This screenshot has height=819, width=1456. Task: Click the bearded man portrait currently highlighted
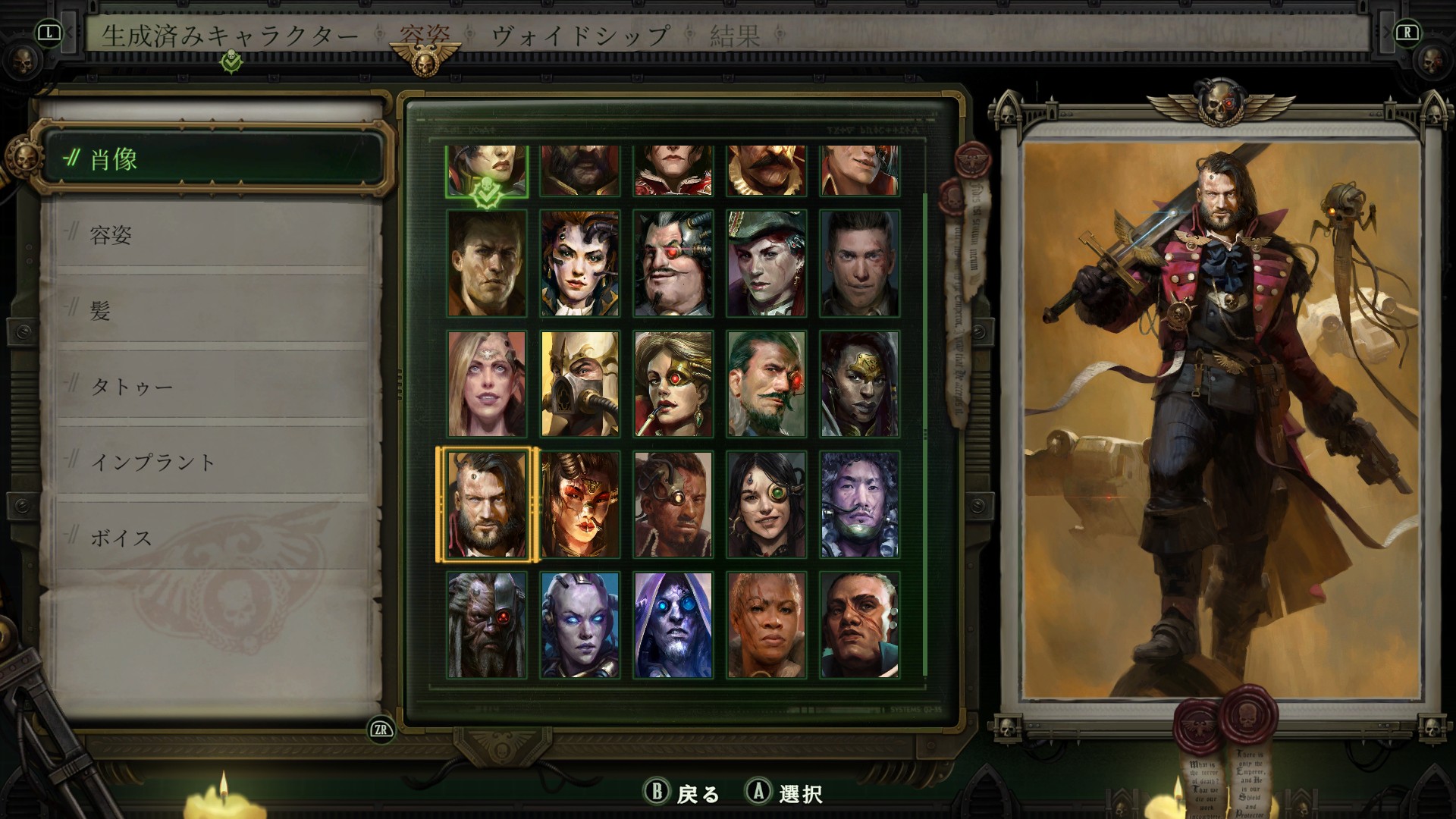coord(486,503)
